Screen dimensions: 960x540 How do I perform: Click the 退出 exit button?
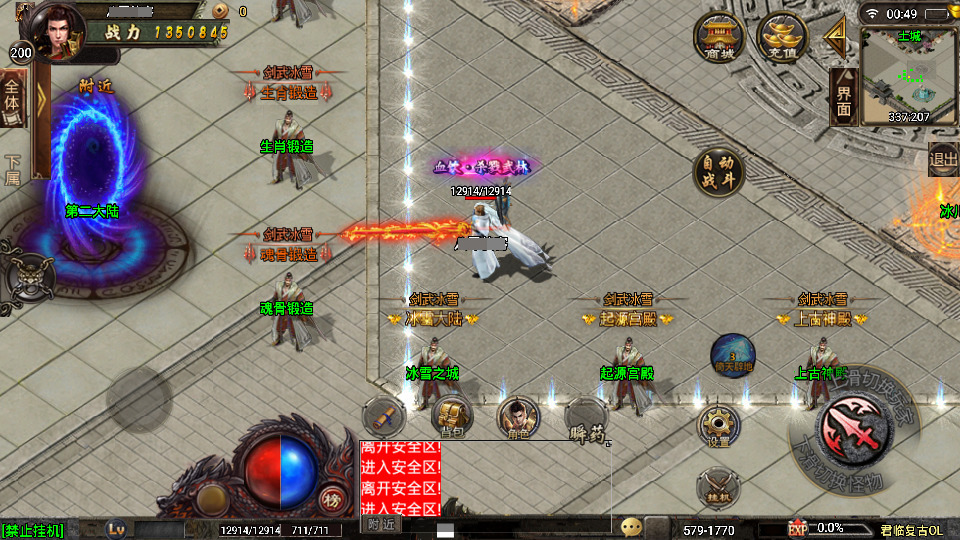(943, 158)
